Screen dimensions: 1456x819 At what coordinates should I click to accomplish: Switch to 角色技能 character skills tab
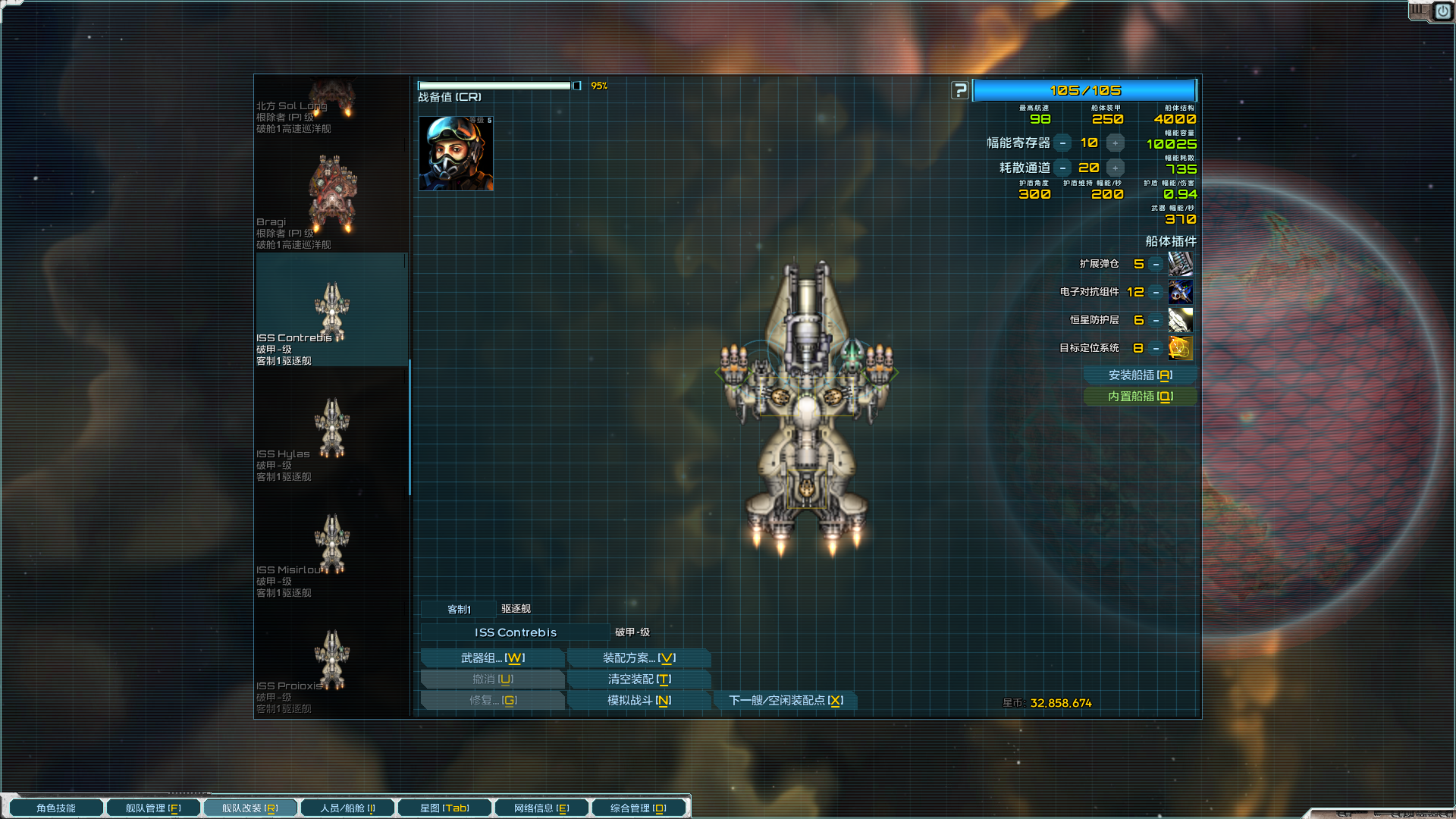[x=56, y=808]
